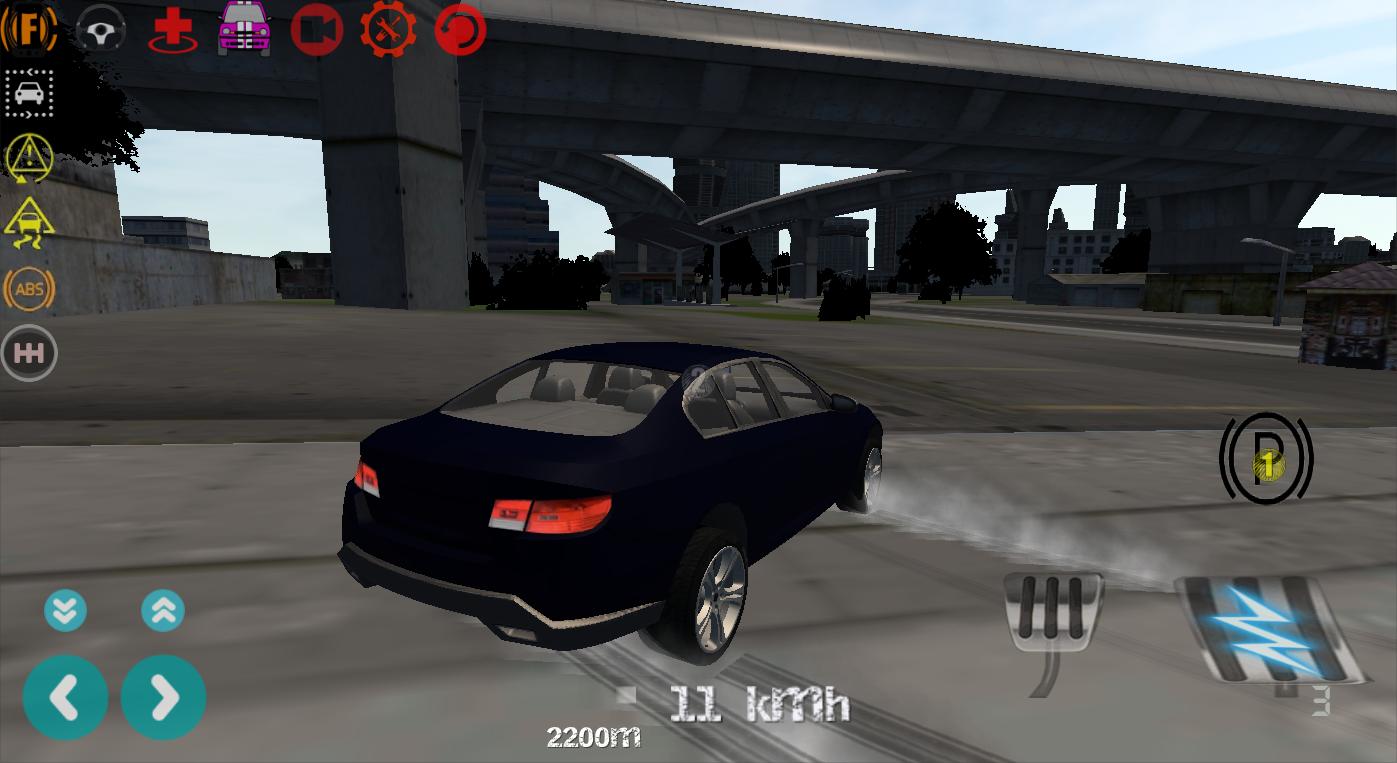Open the camera view switcher
Screen dimensions: 1397x763
(316, 28)
